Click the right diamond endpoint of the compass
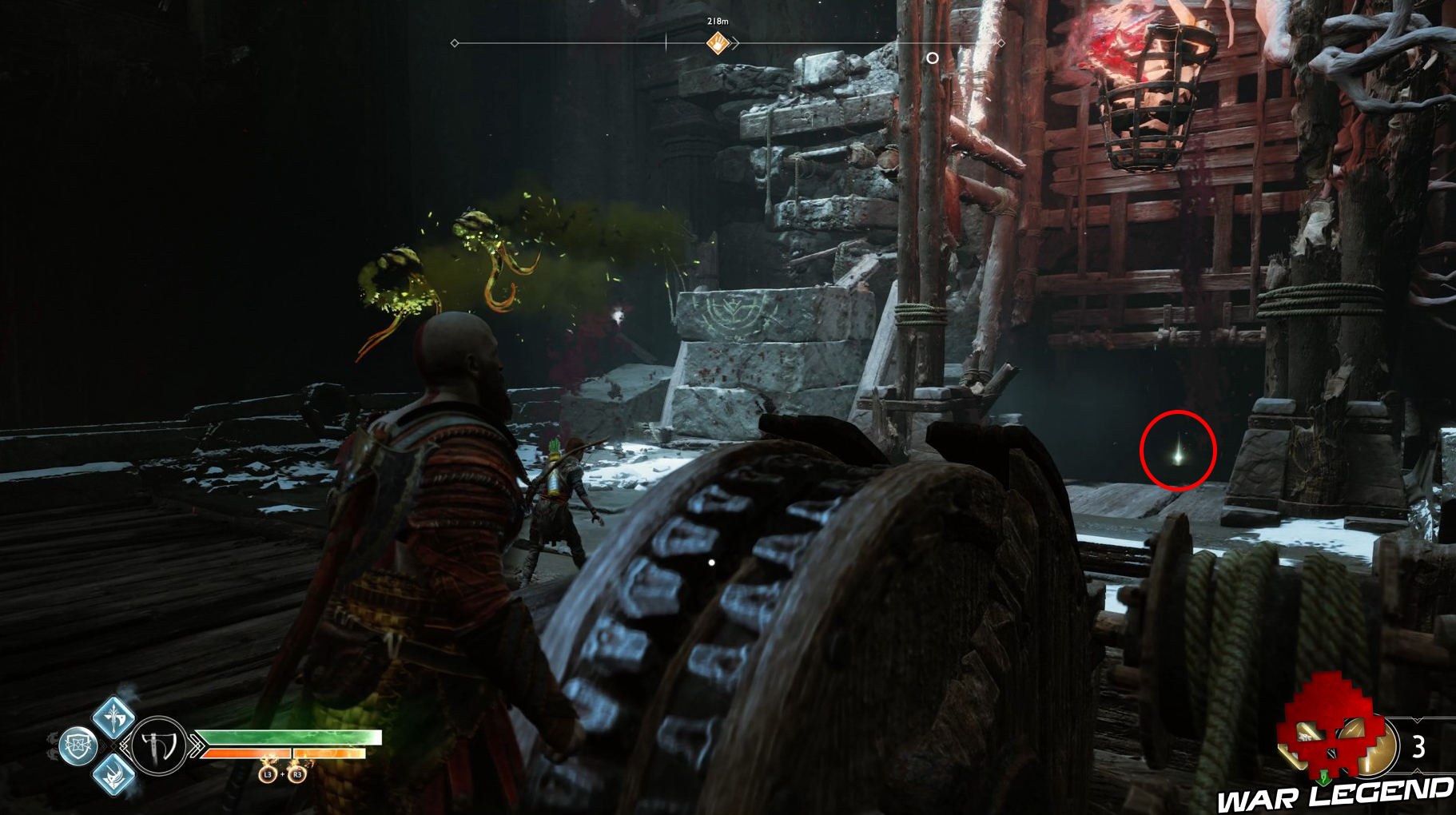Image resolution: width=1456 pixels, height=815 pixels. pyautogui.click(x=1000, y=42)
